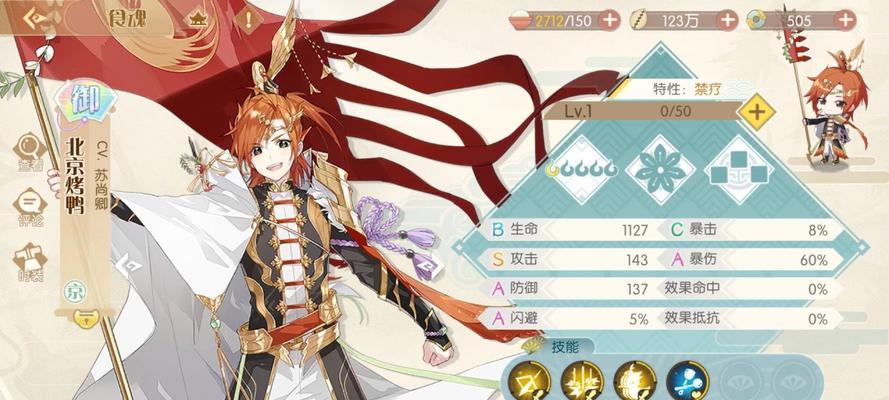This screenshot has height=400, width=889.
Task: Select the third golden flame skill icon
Action: click(x=634, y=381)
